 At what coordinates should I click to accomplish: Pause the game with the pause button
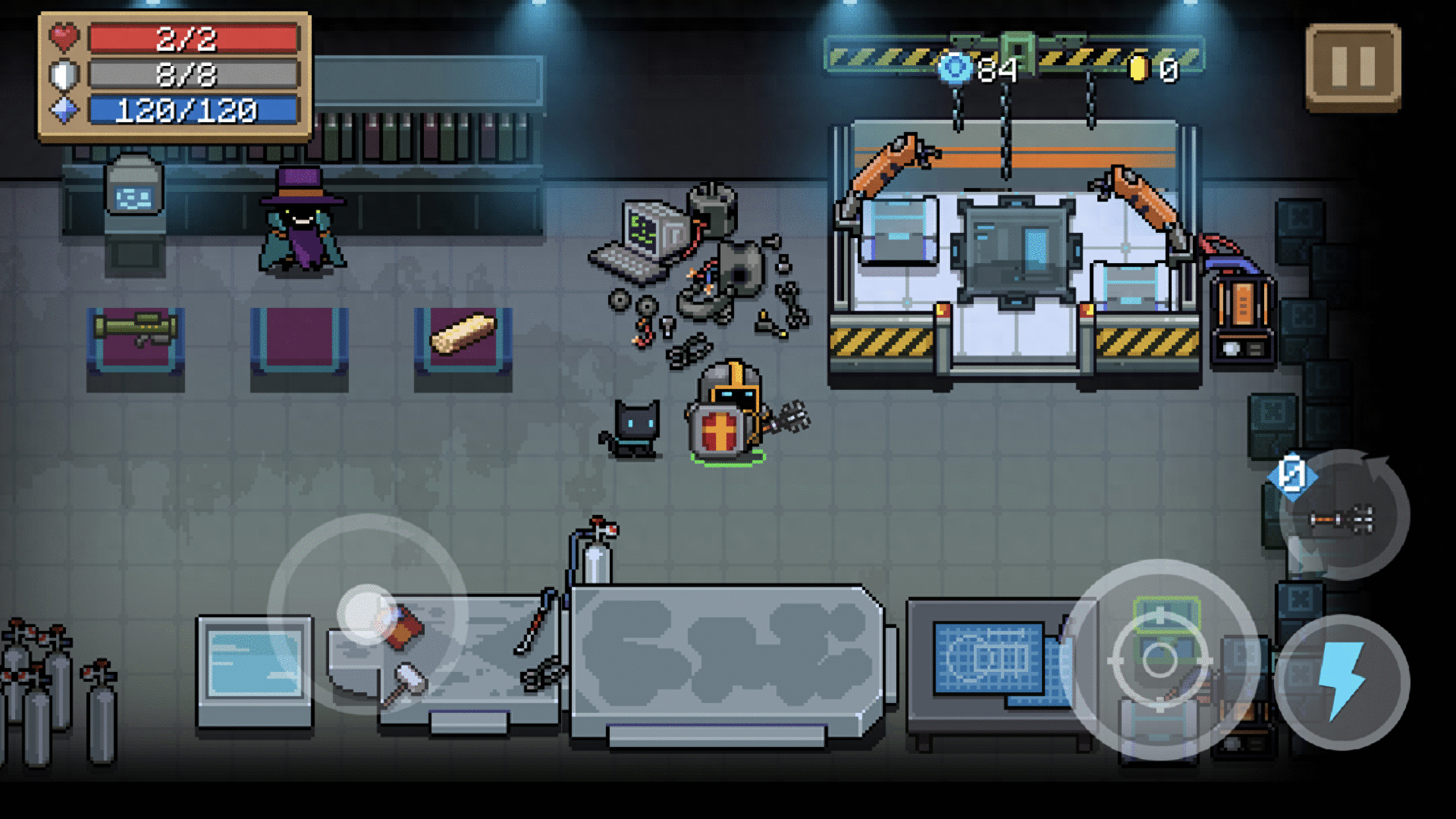tap(1353, 67)
